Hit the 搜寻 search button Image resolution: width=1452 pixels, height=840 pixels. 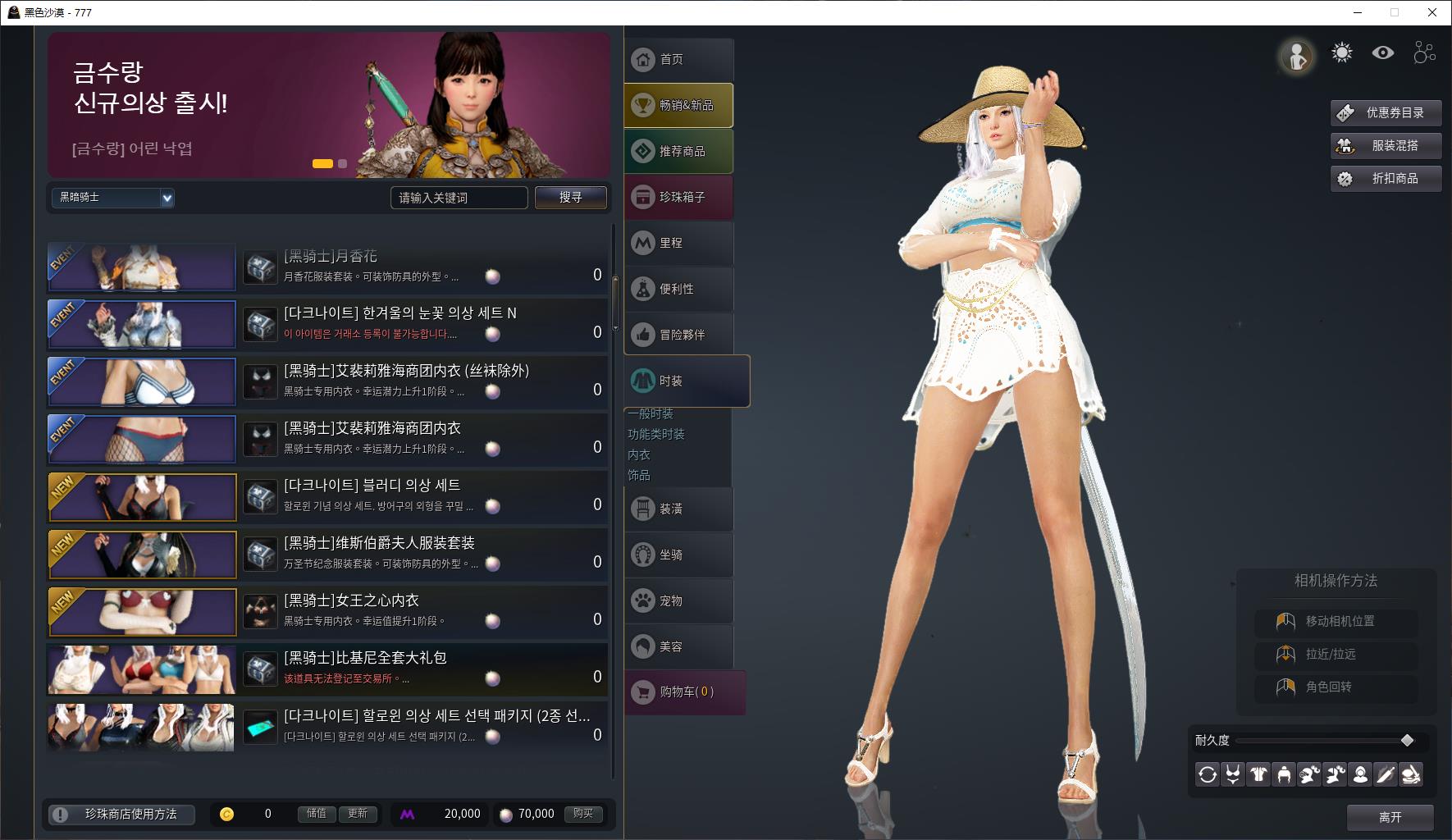pos(571,198)
